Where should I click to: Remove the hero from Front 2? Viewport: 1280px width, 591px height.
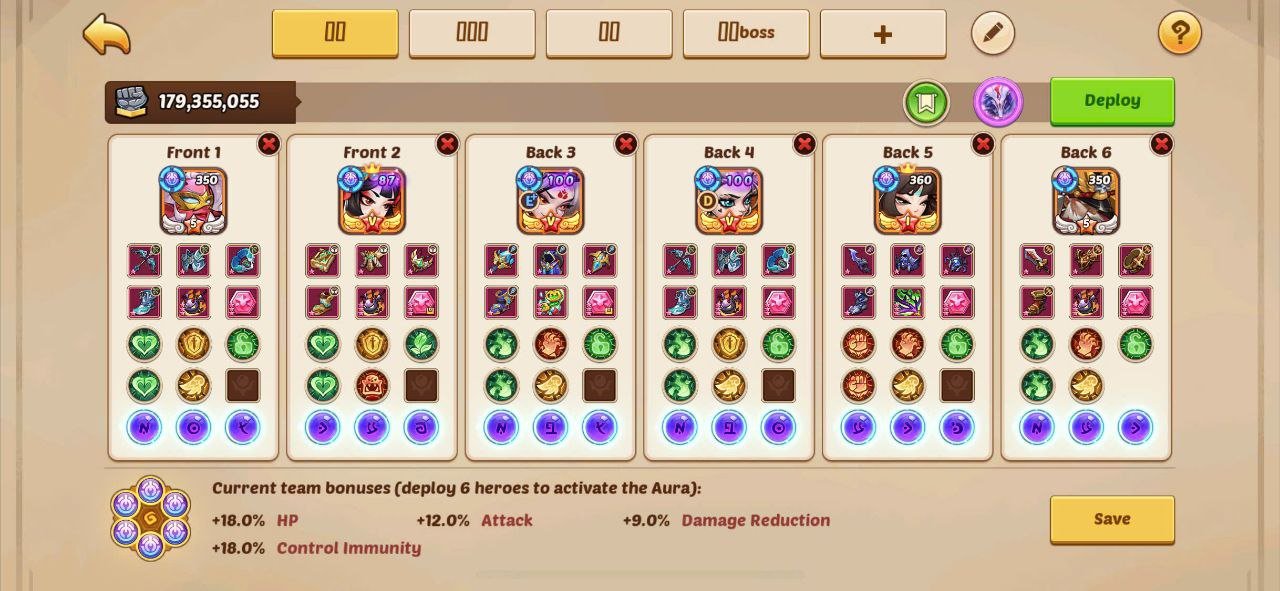point(447,144)
